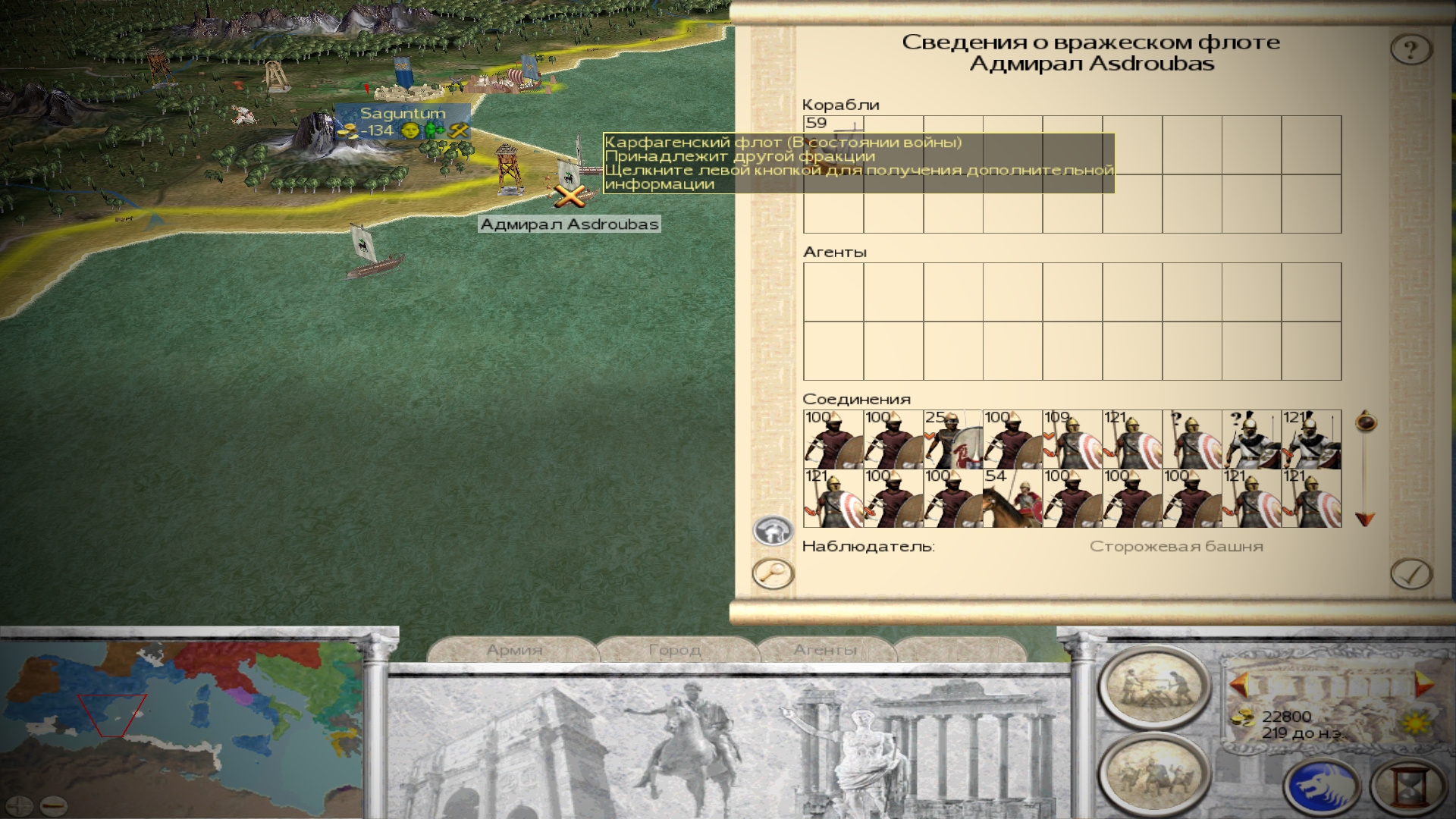This screenshot has width=1456, height=819.
Task: Click the helmet icon button on scroll
Action: [773, 530]
